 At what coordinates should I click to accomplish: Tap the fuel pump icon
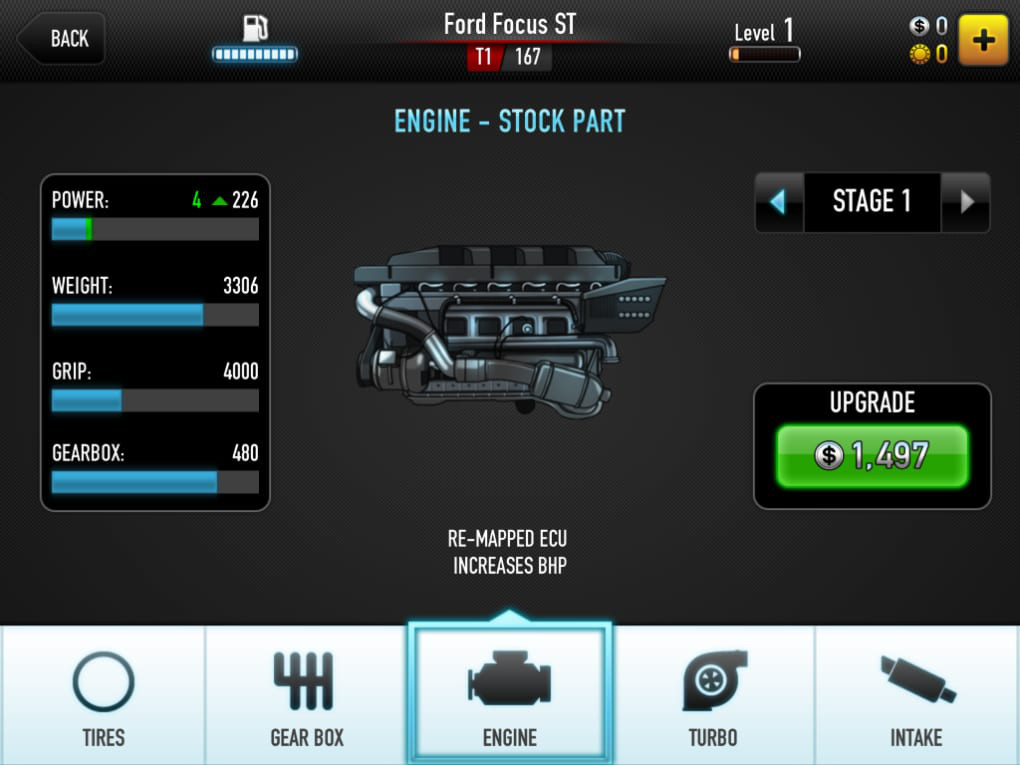[255, 28]
